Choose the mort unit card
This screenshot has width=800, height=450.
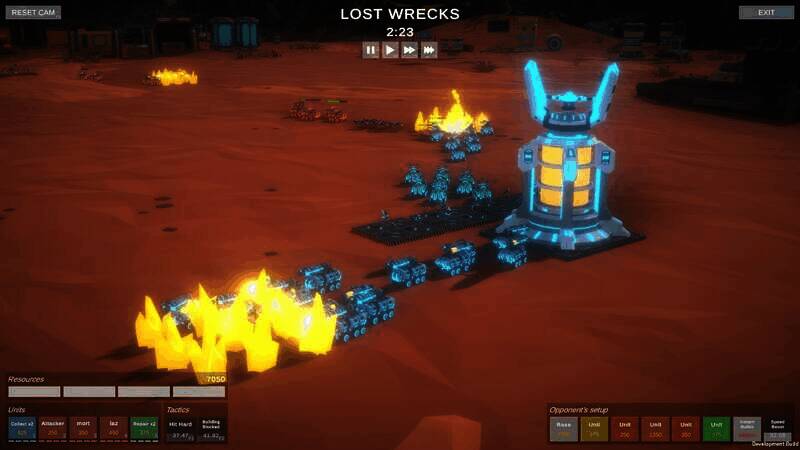83,428
